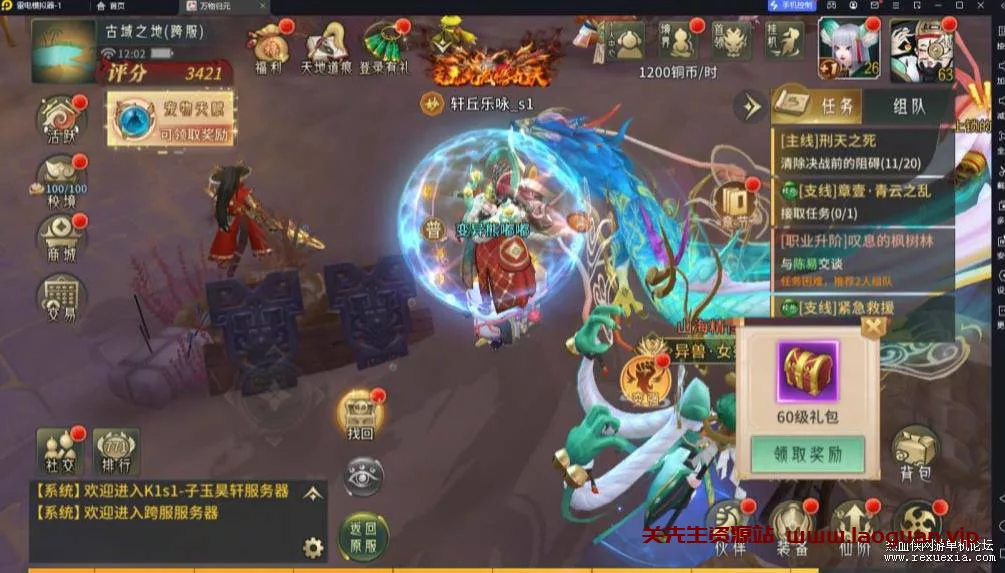This screenshot has width=1005, height=573.
Task: Show the 排行 rankings
Action: (x=116, y=452)
